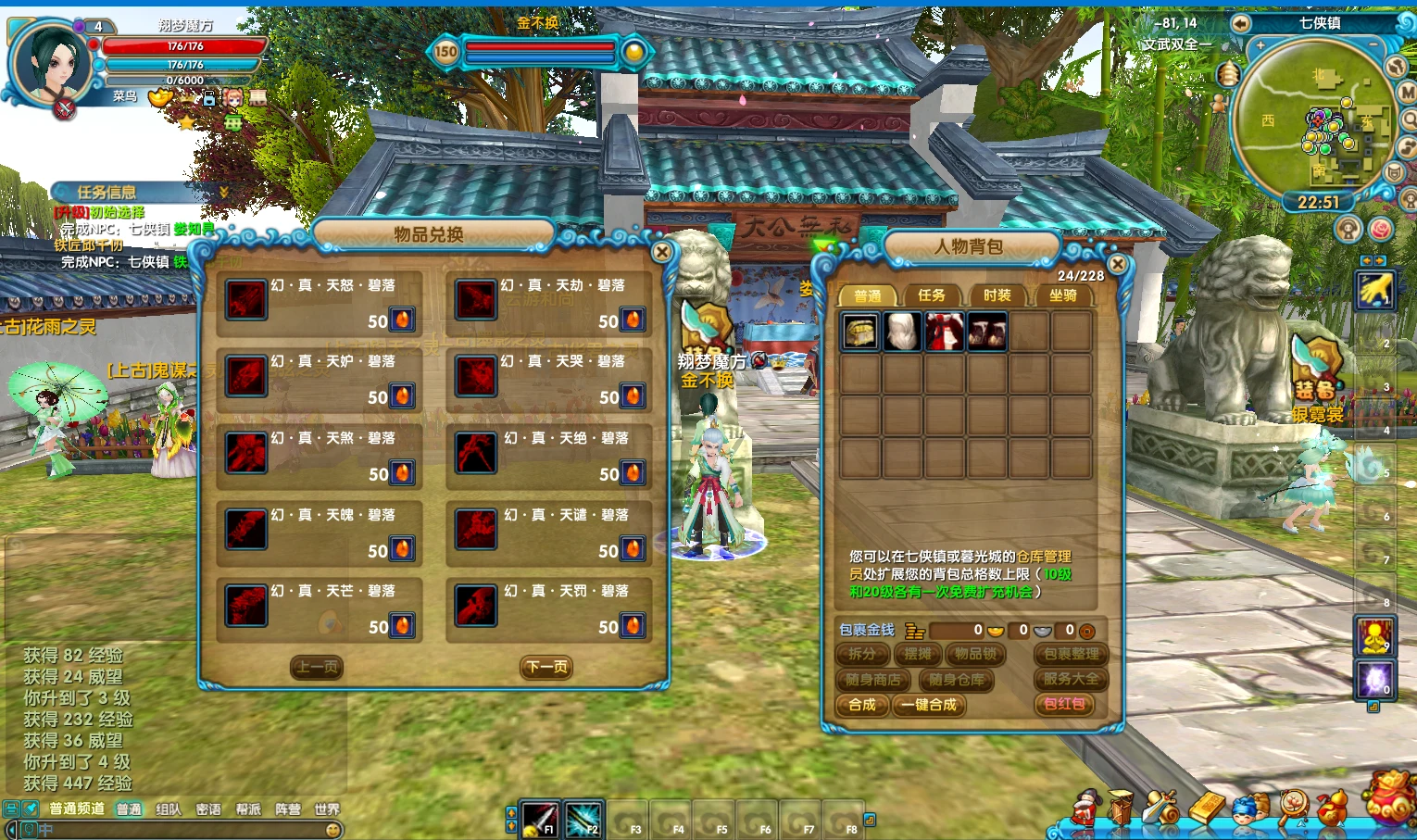Switch chat channel to 世界
The height and width of the screenshot is (840, 1417).
(327, 809)
